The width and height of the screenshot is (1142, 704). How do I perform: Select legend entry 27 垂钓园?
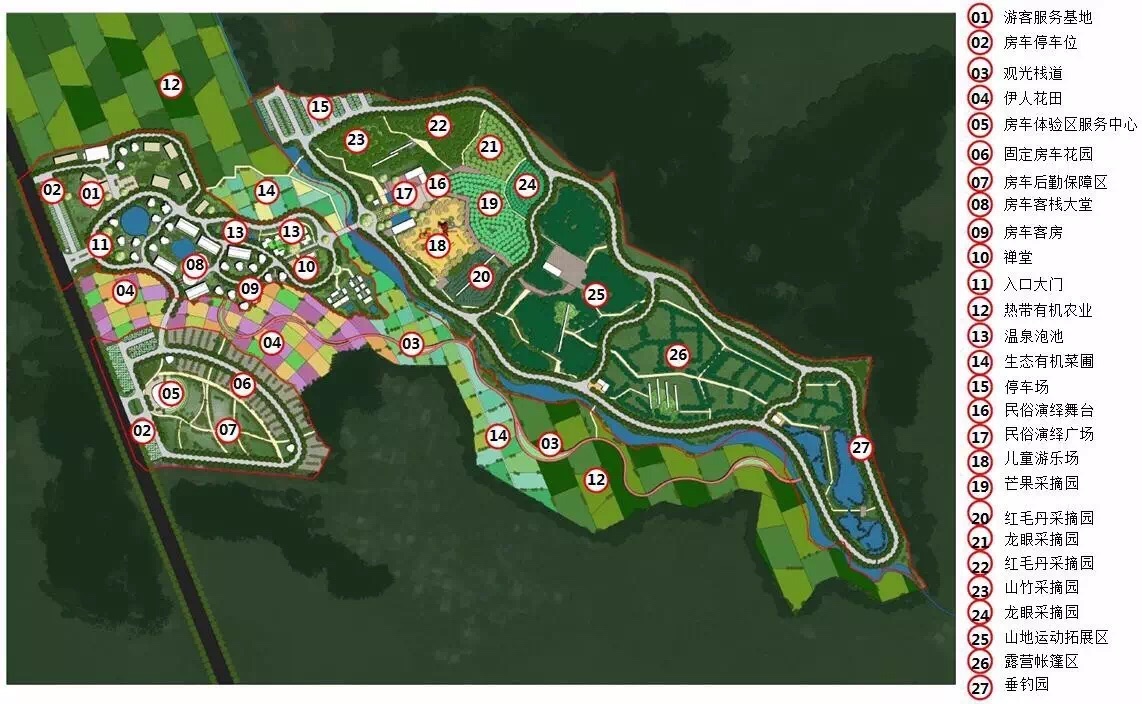point(1026,685)
